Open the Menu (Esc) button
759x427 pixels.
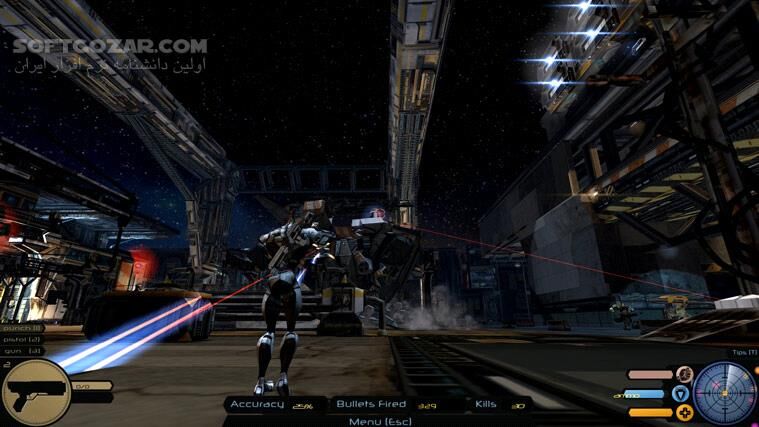coord(379,421)
